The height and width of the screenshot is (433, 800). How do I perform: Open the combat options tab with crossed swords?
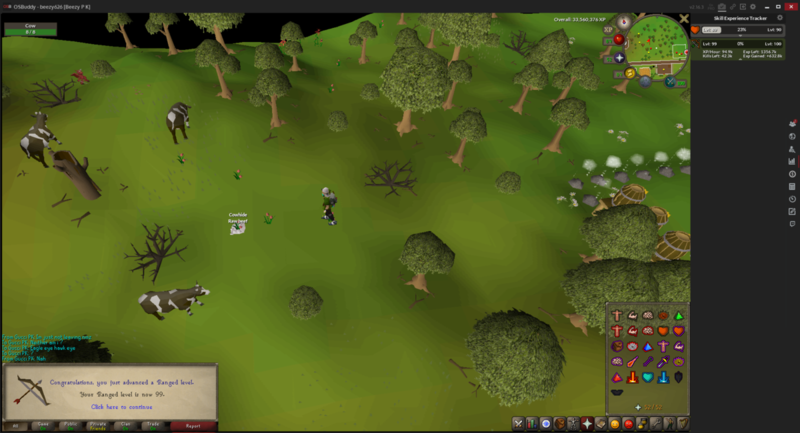coord(518,424)
